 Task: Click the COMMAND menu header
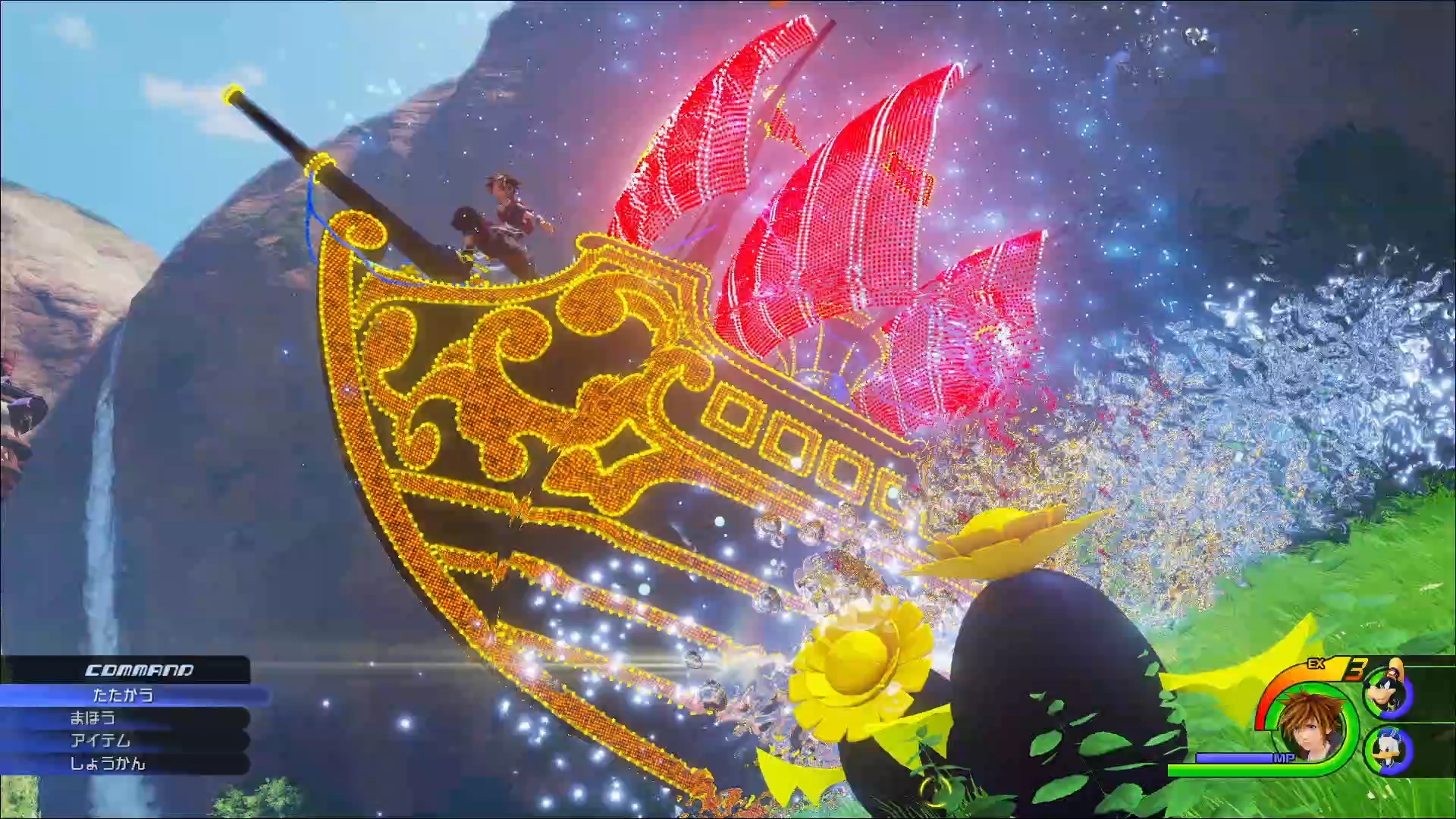(x=140, y=670)
